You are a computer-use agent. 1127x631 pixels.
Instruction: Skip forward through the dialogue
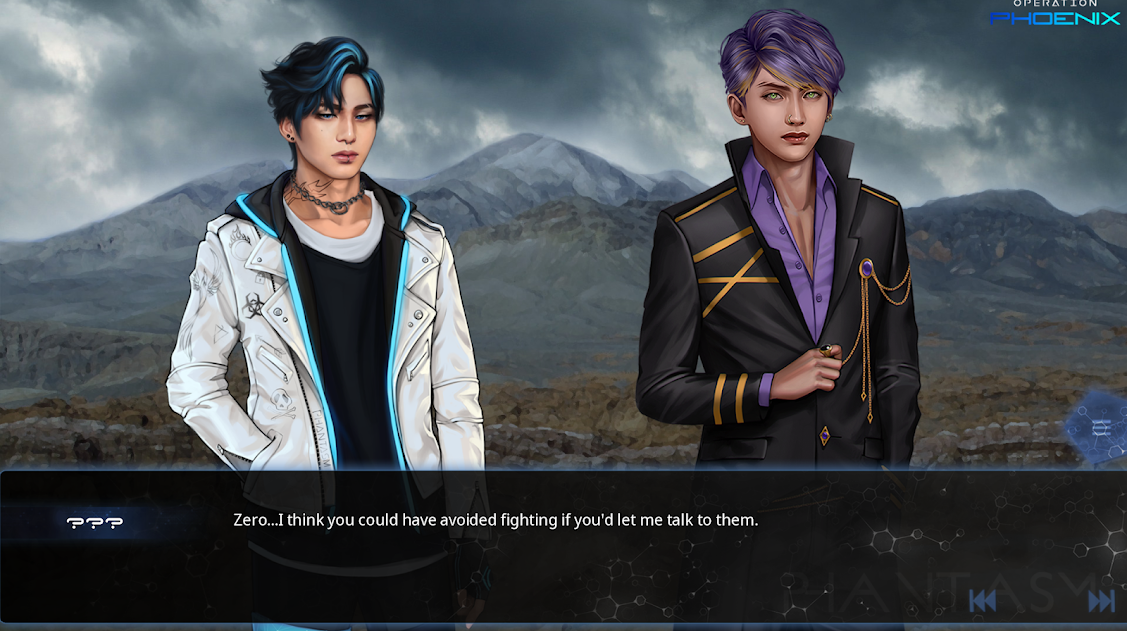pos(1100,601)
